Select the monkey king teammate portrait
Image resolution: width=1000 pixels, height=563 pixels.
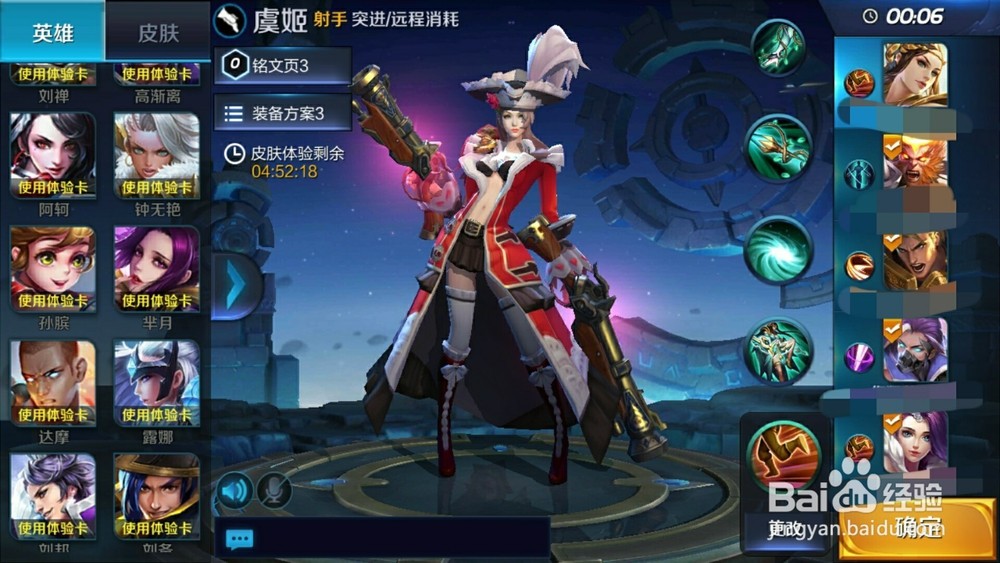(x=914, y=162)
